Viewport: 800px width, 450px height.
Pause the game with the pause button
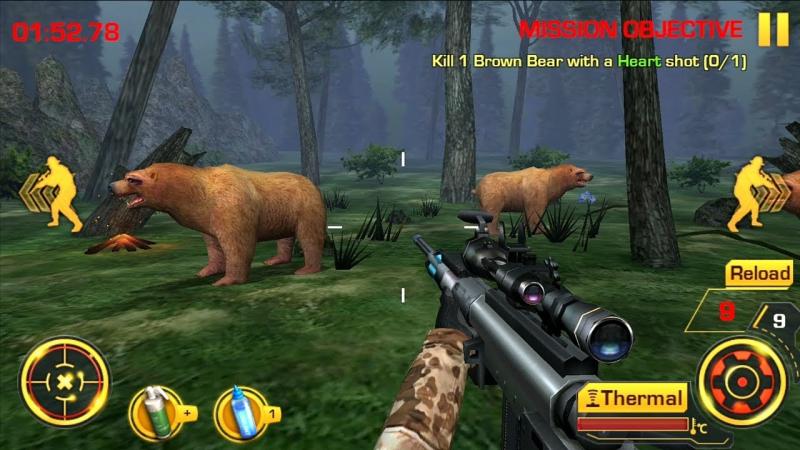tap(773, 29)
